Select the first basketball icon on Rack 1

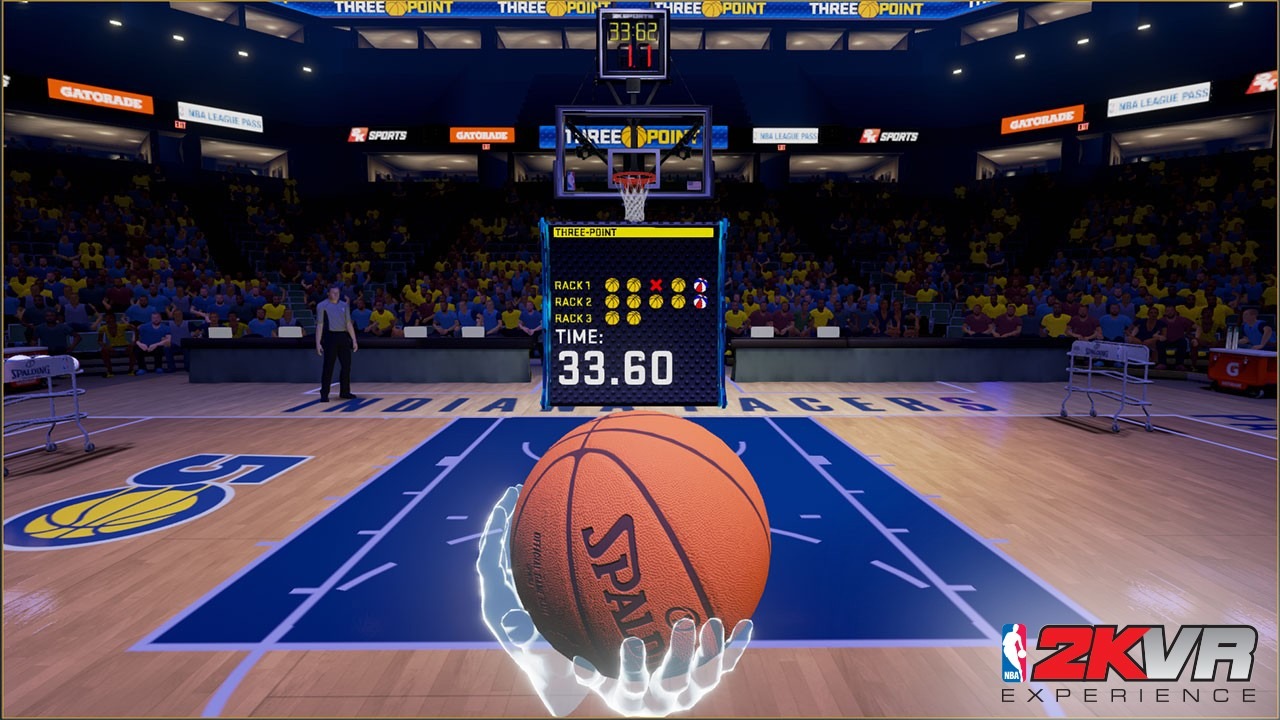click(612, 285)
